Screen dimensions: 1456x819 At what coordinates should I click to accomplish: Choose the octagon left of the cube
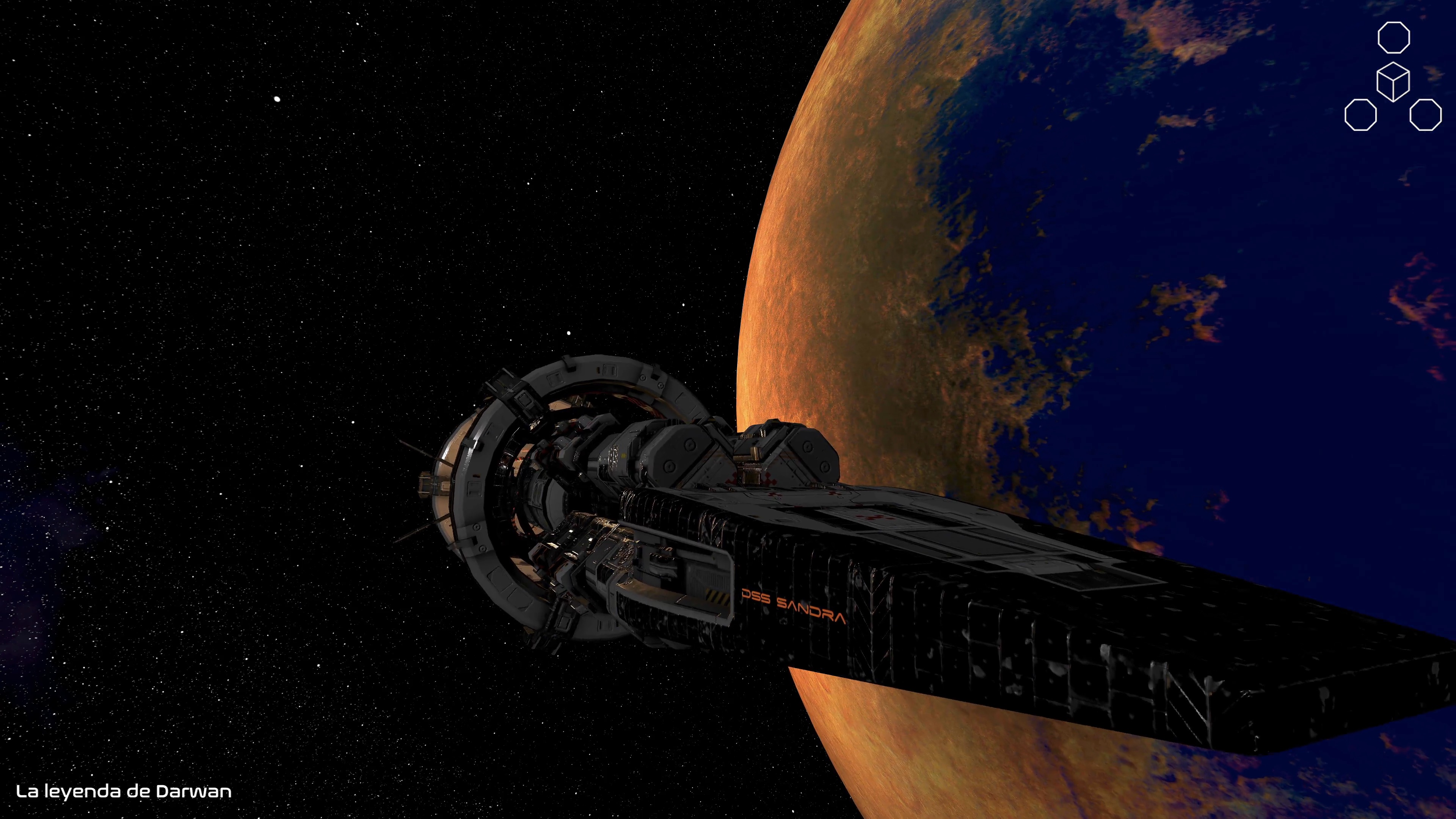click(1360, 115)
